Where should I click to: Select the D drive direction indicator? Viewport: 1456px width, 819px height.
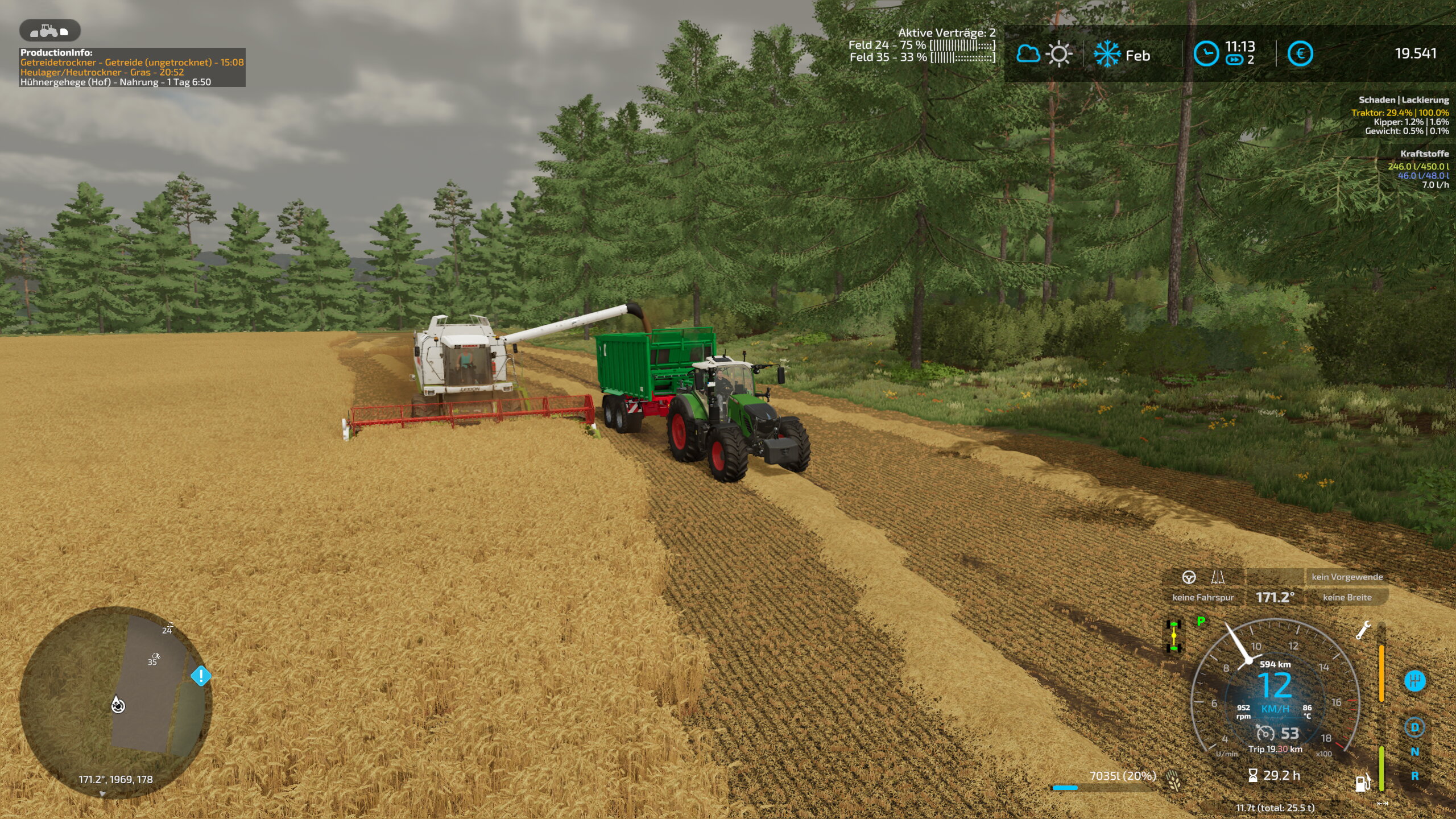[1414, 727]
